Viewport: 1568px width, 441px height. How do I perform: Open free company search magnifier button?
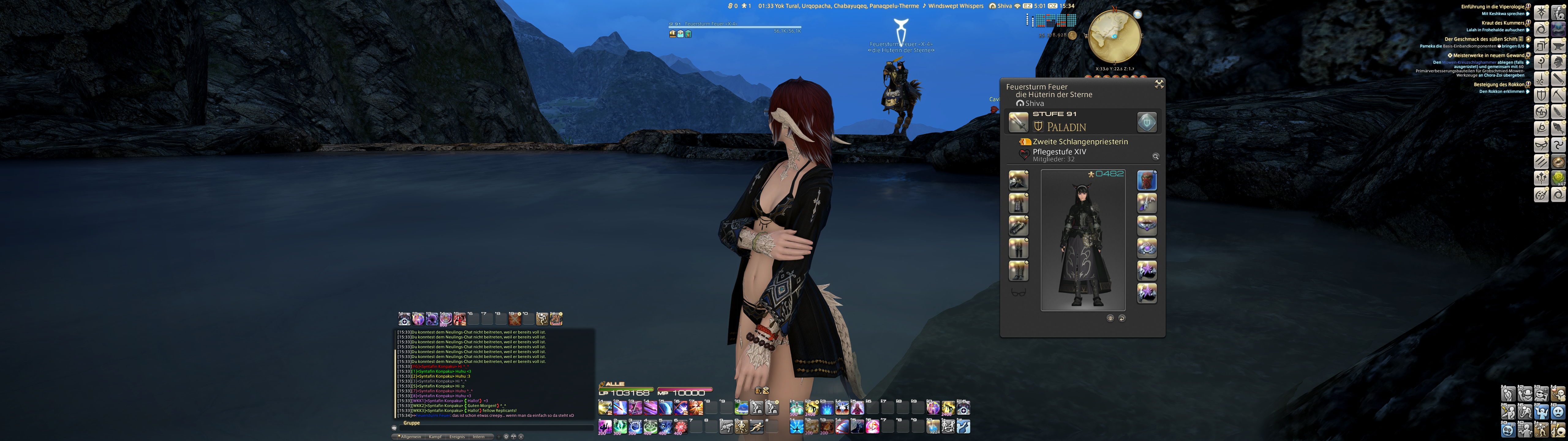pyautogui.click(x=1155, y=156)
